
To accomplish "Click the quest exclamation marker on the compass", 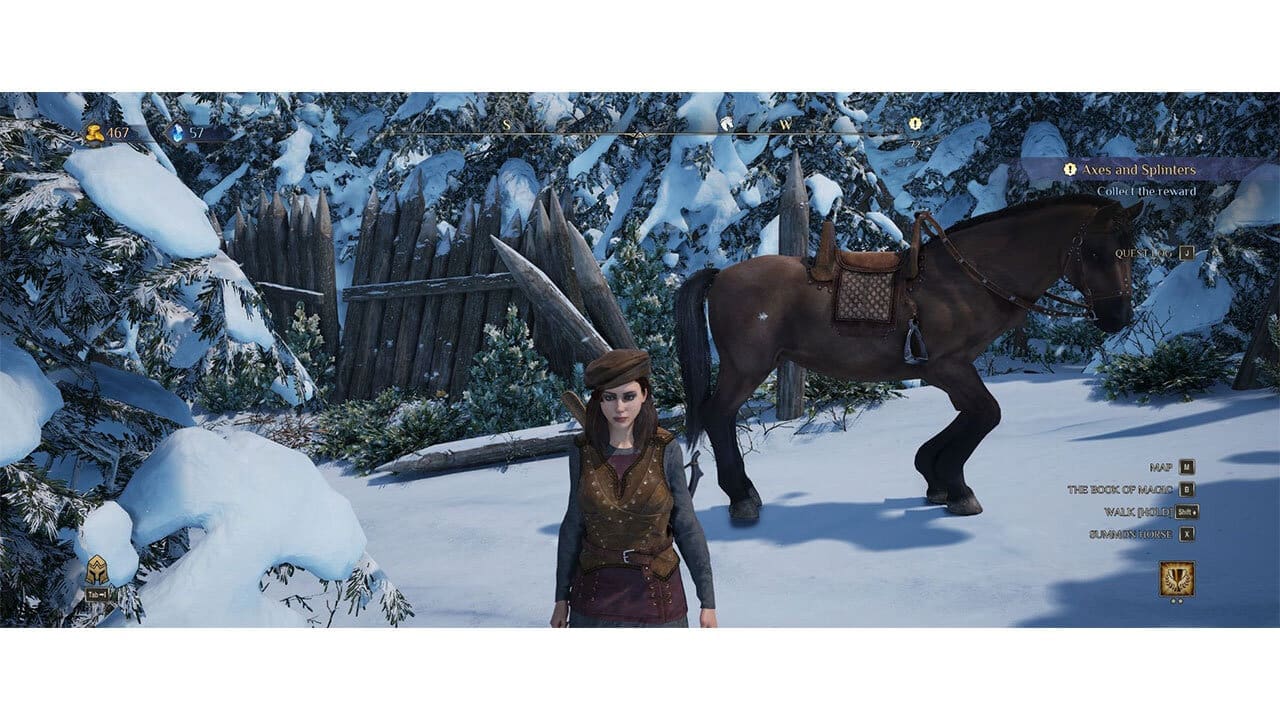I will click(915, 122).
